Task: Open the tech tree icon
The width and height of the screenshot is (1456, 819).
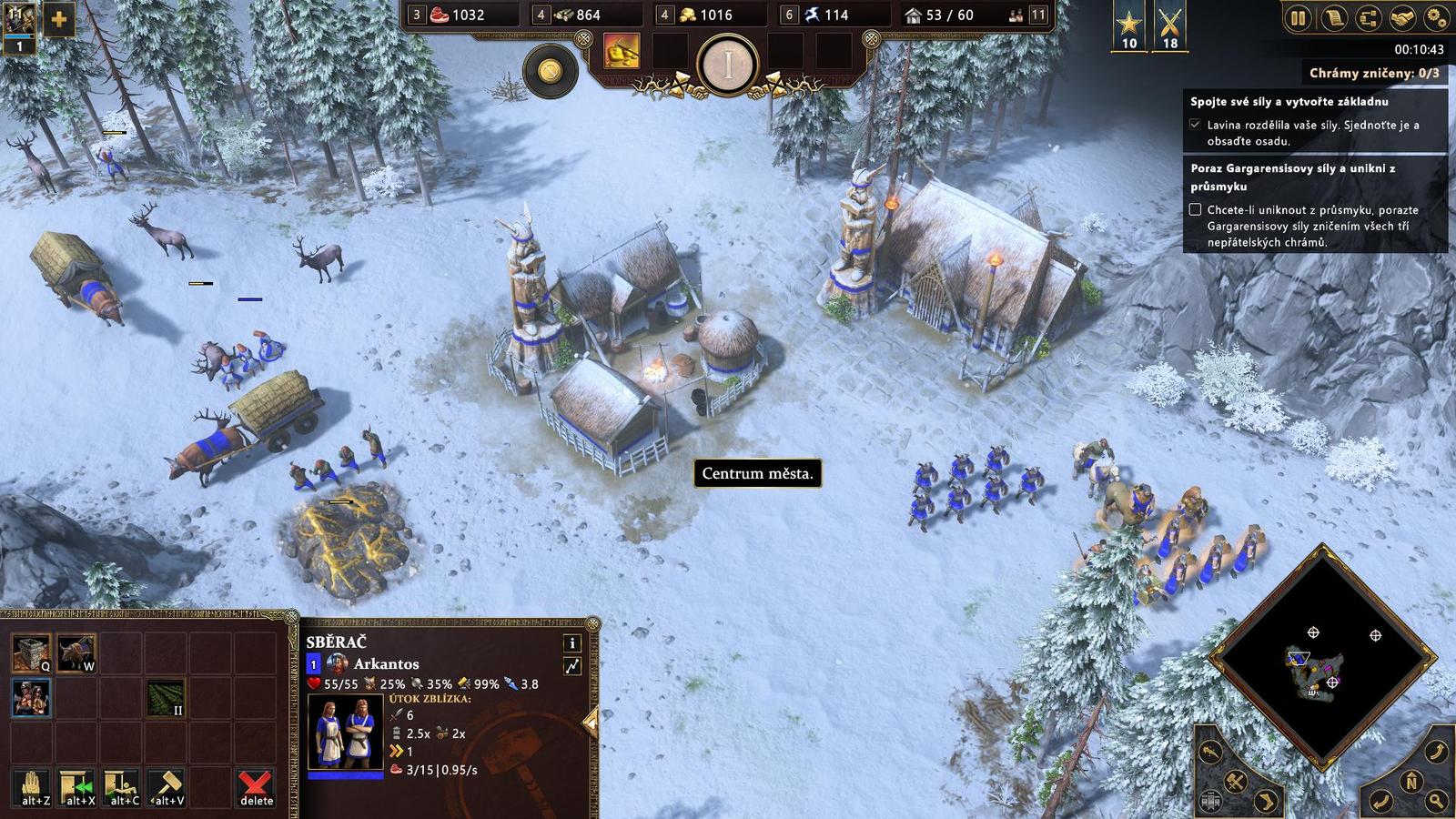Action: tap(1369, 17)
